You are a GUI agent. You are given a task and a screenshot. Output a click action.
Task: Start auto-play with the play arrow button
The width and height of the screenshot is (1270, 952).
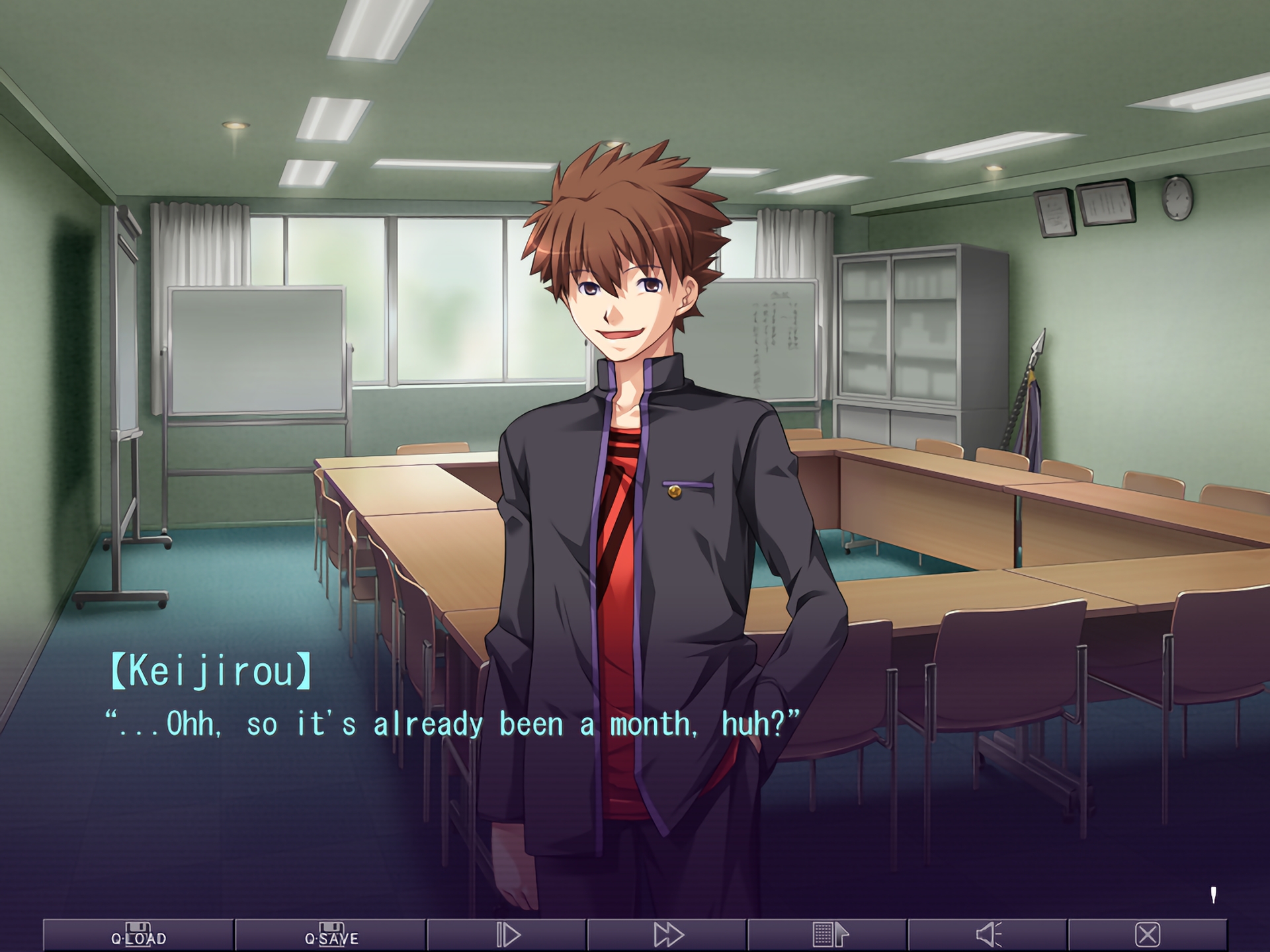507,935
